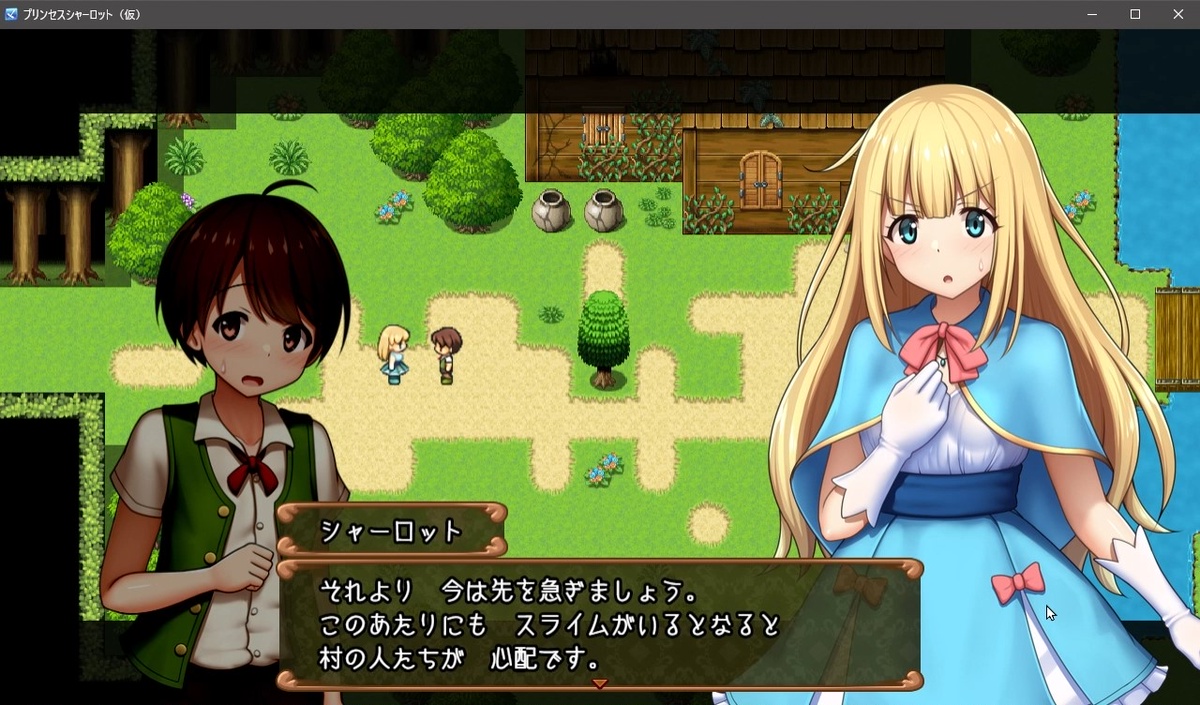The width and height of the screenshot is (1200, 705).
Task: Advance dialogue via the orange arrow indicator
Action: click(600, 684)
